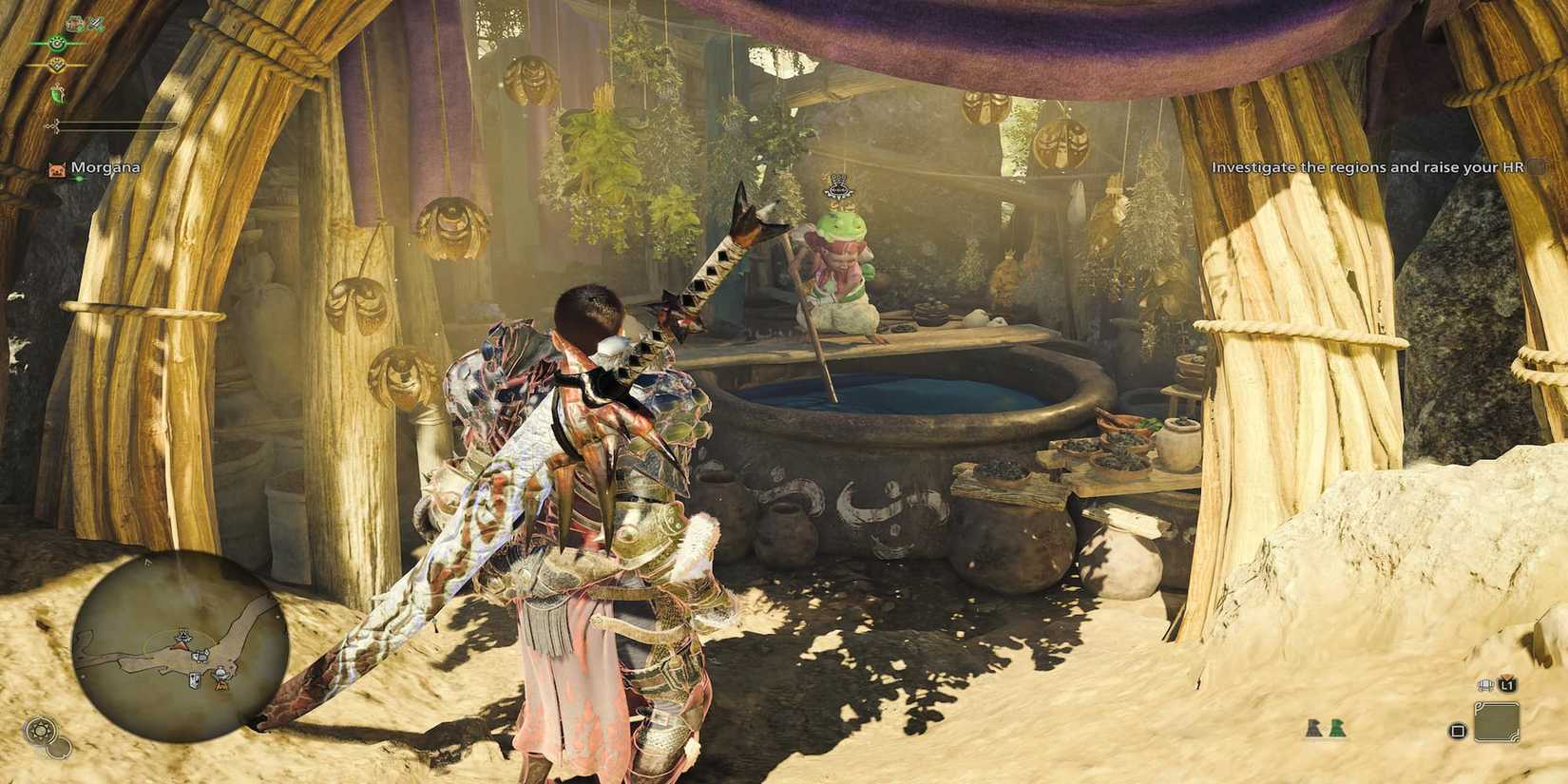Click Morgana's orange monster head icon
The image size is (1568, 784).
click(56, 168)
